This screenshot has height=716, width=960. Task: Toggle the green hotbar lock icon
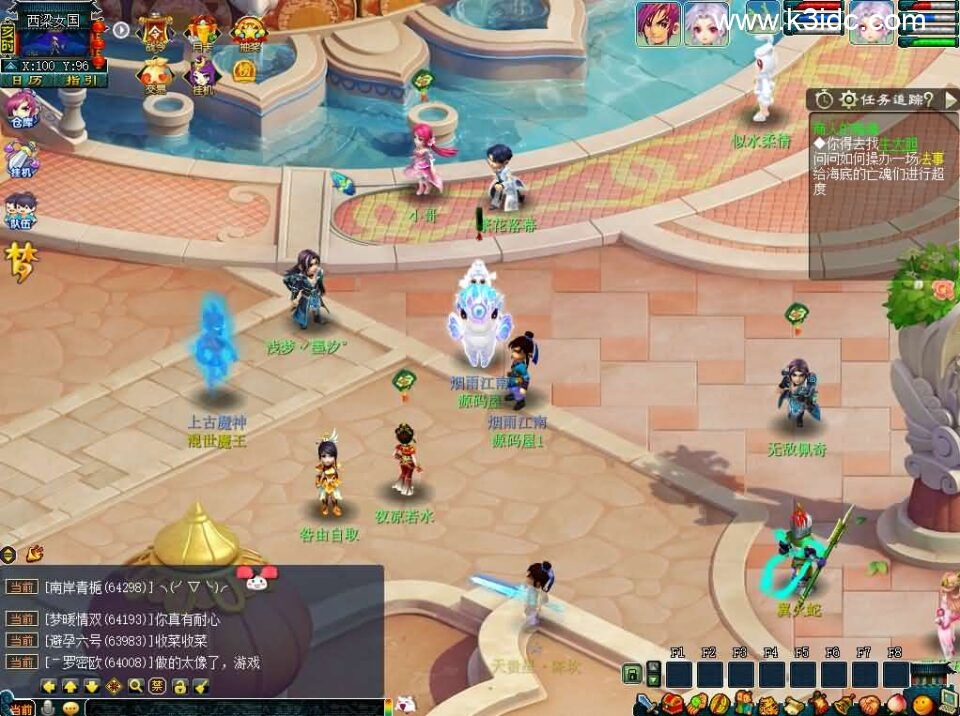[632, 674]
